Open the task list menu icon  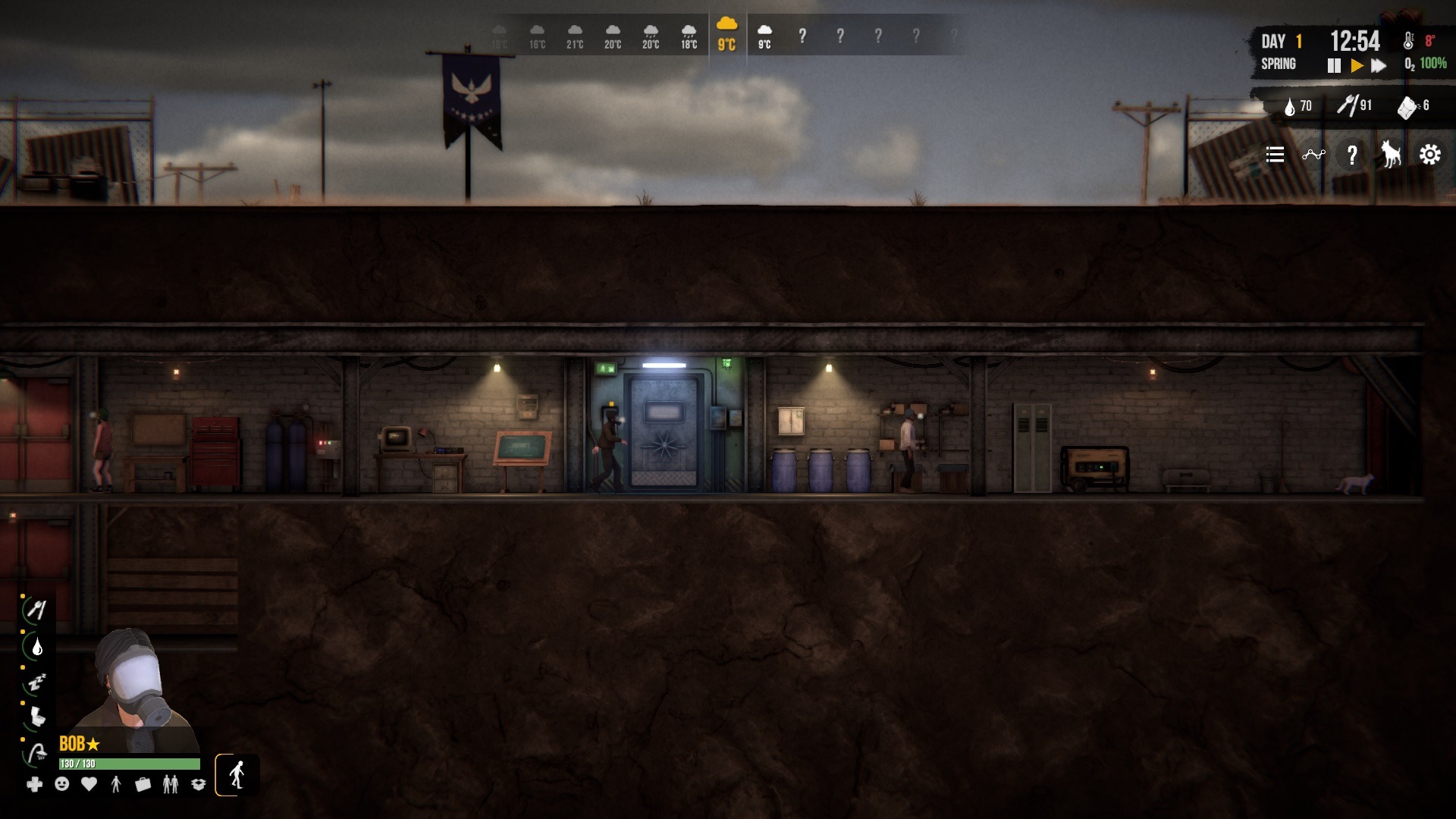click(1275, 155)
